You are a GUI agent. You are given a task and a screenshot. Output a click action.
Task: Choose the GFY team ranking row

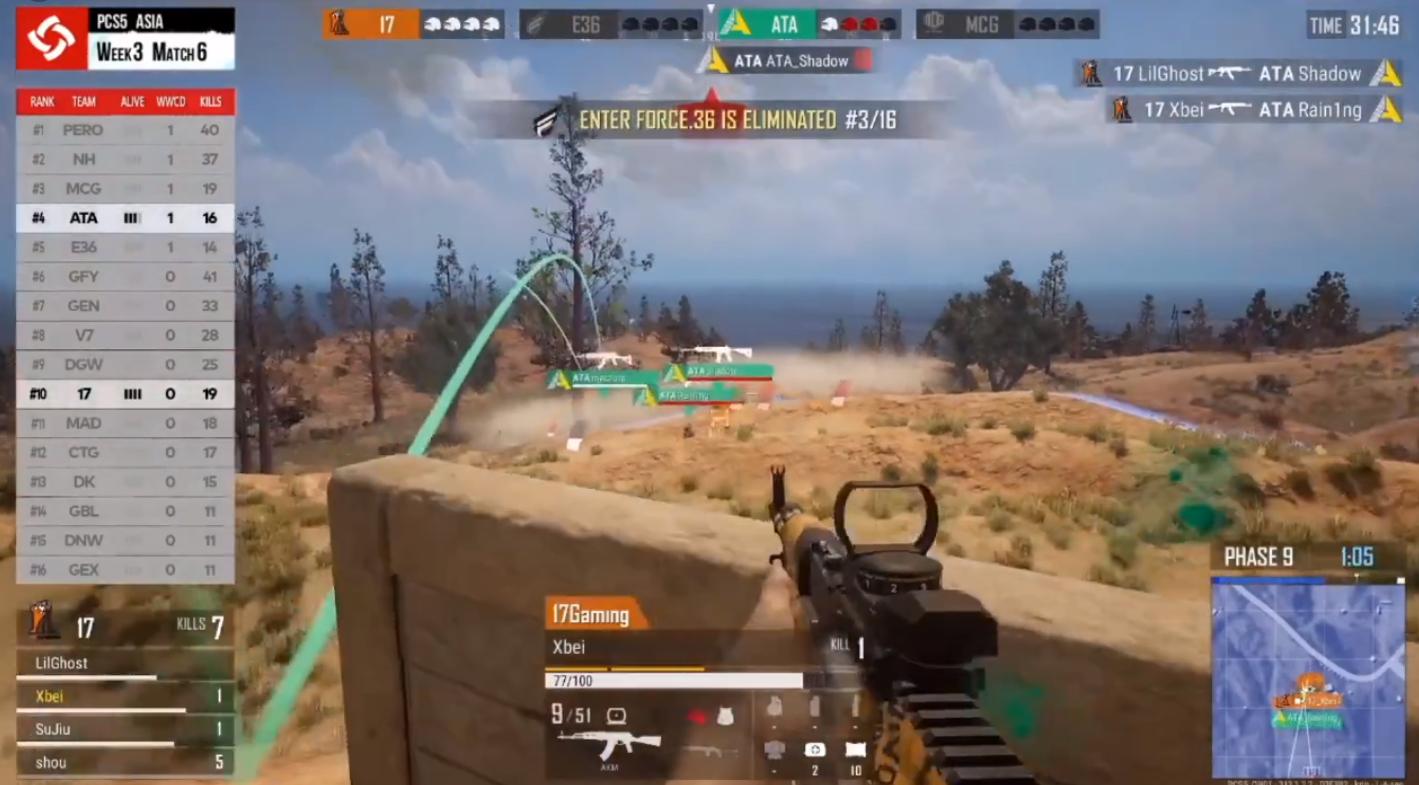point(125,277)
